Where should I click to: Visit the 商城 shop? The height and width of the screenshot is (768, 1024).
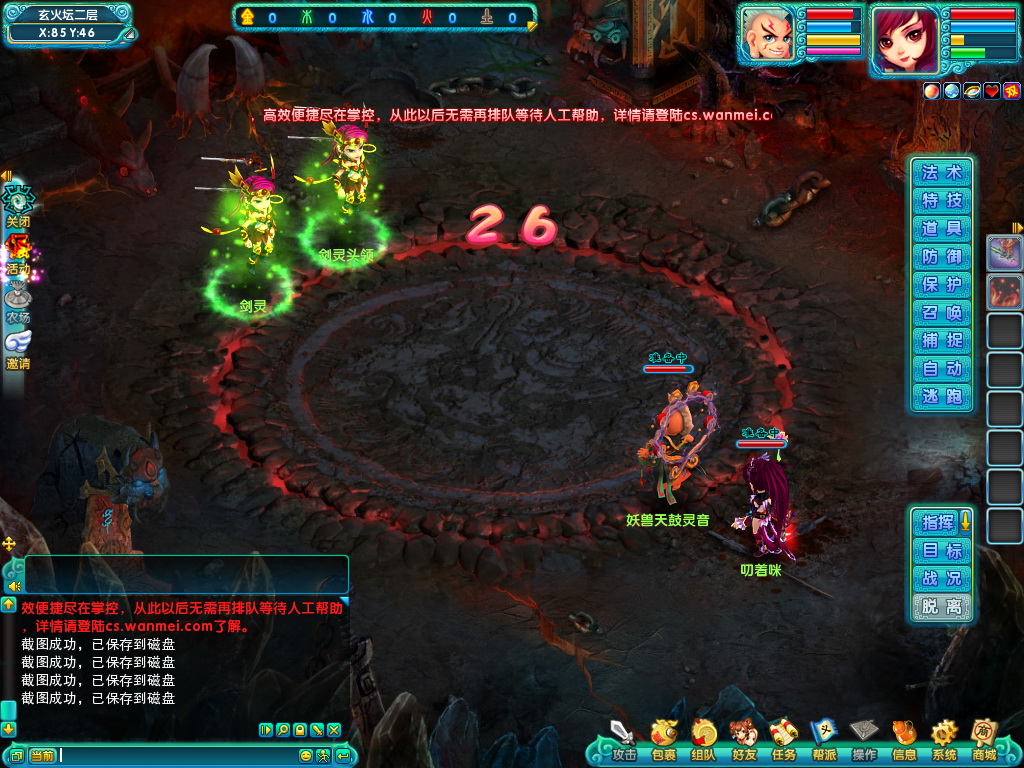coord(984,738)
